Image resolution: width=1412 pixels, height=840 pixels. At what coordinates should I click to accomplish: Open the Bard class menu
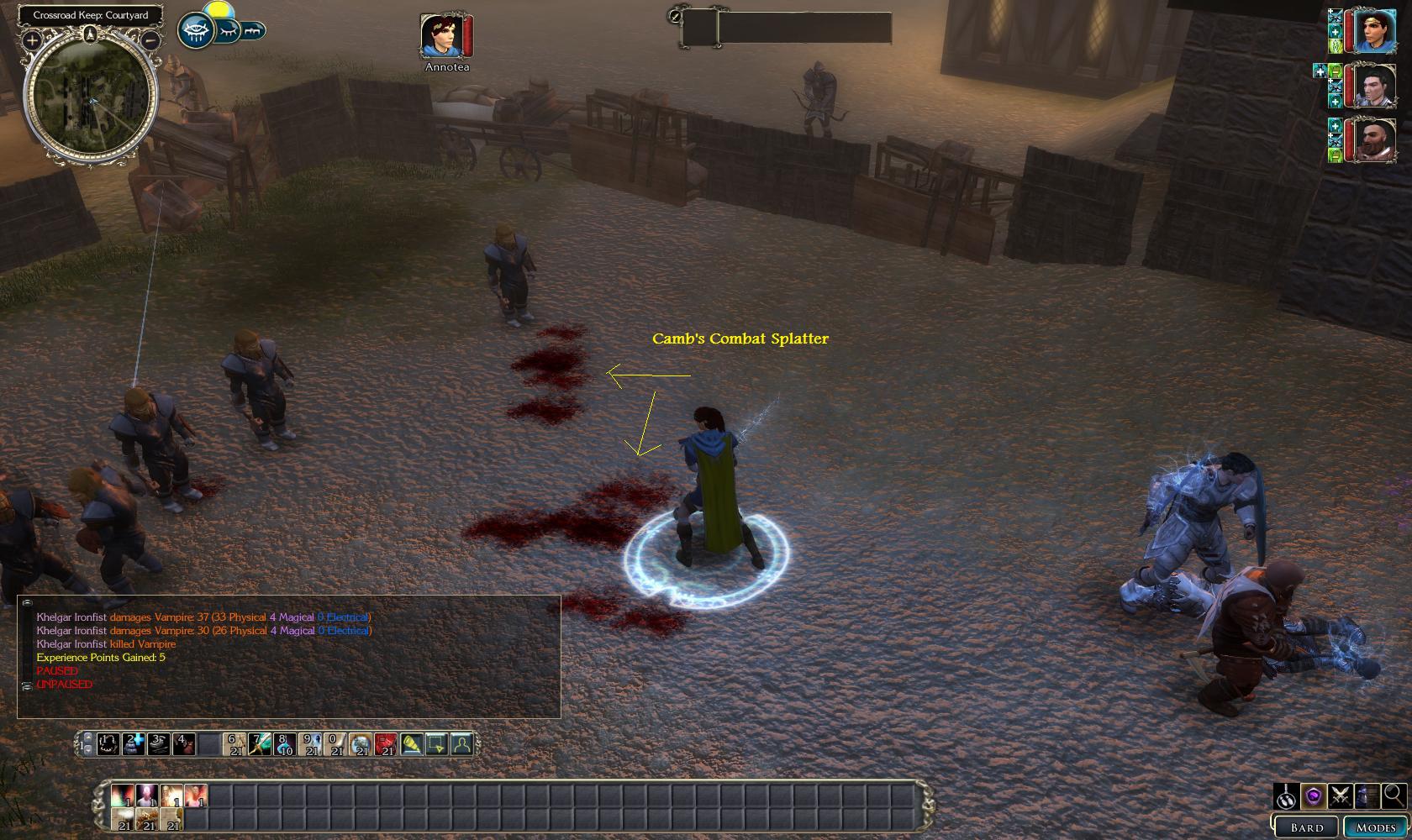1307,827
